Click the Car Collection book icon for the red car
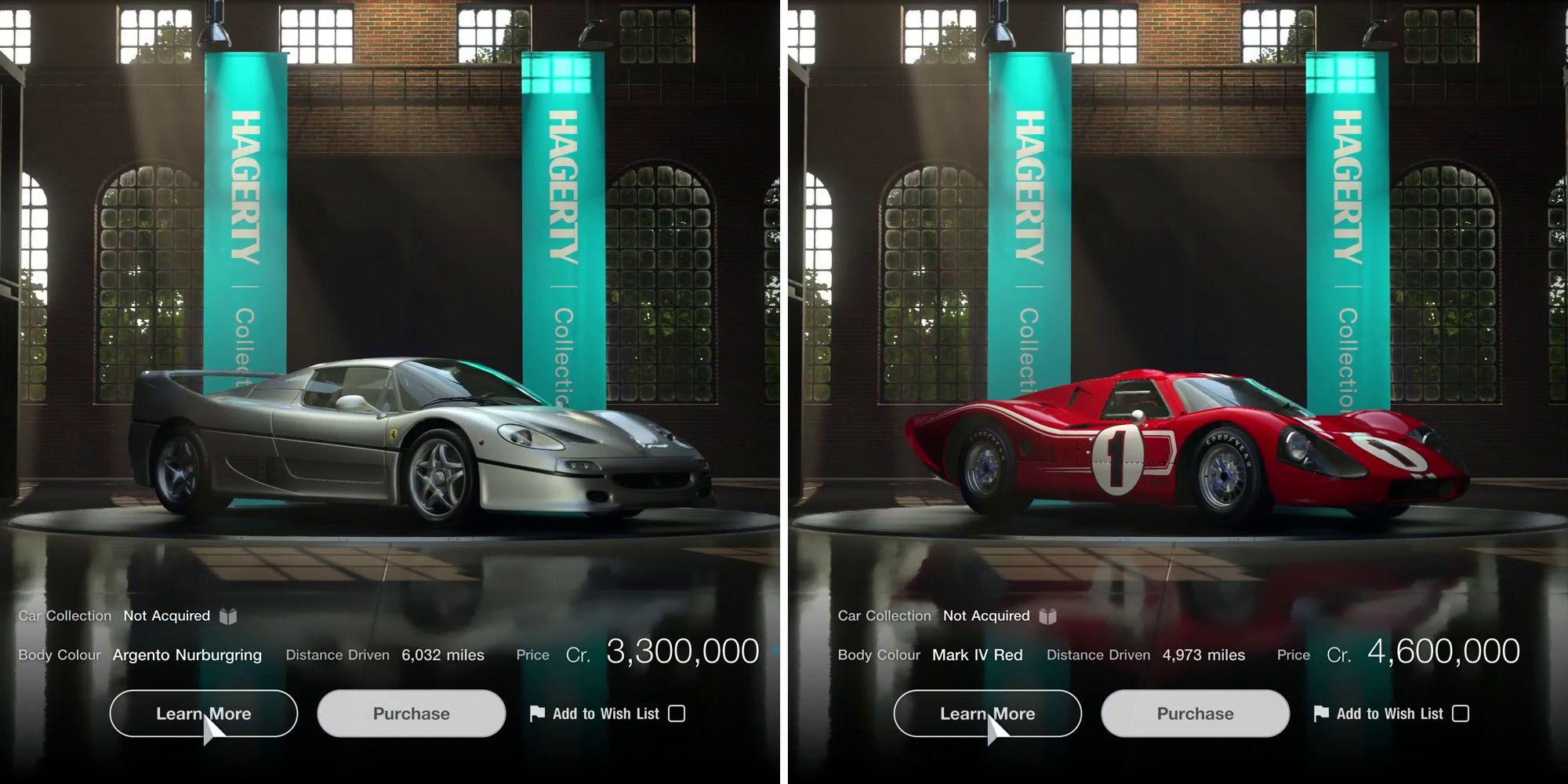This screenshot has width=1568, height=784. 1047,616
